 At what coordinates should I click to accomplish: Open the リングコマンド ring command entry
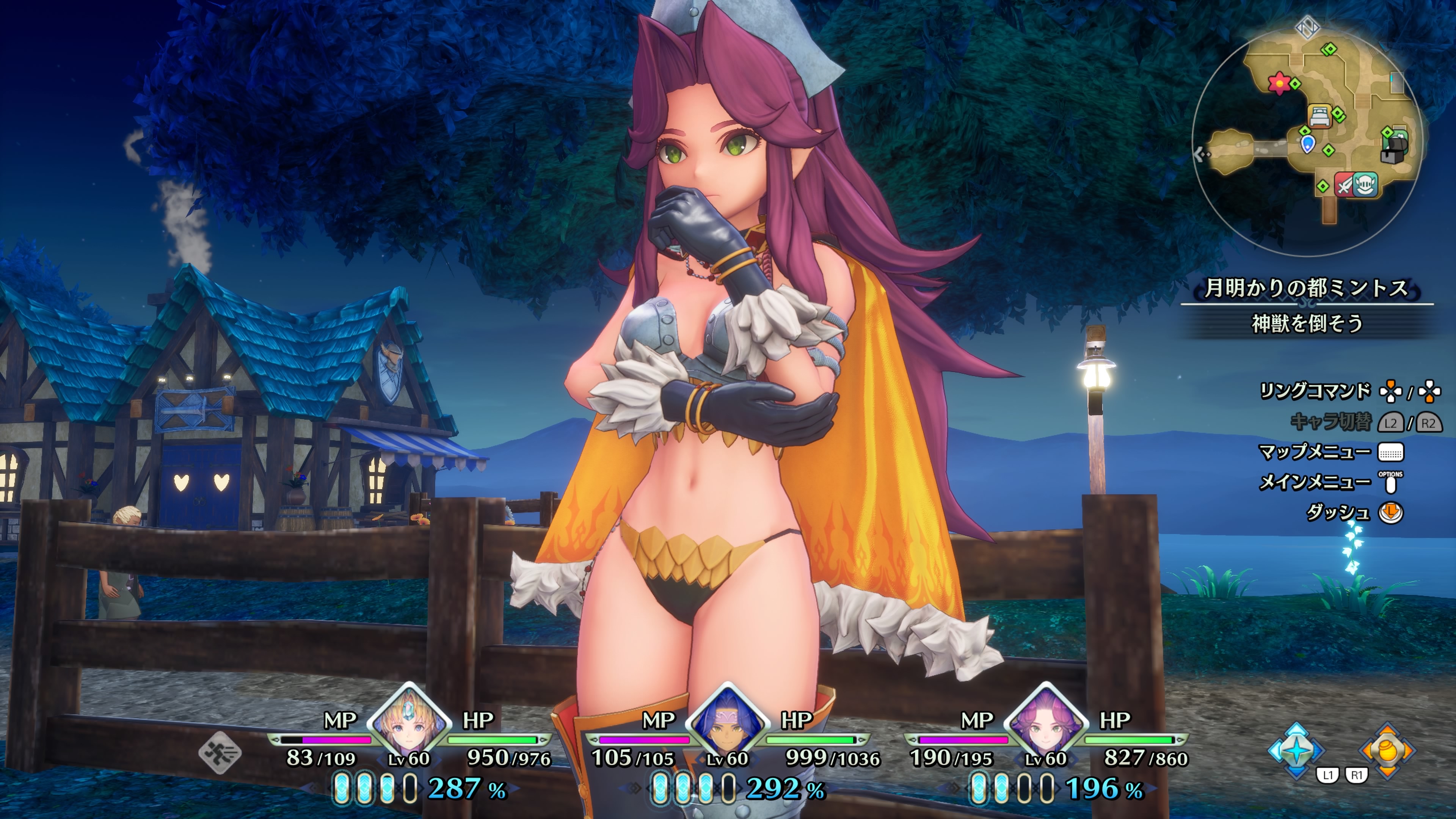1315,391
